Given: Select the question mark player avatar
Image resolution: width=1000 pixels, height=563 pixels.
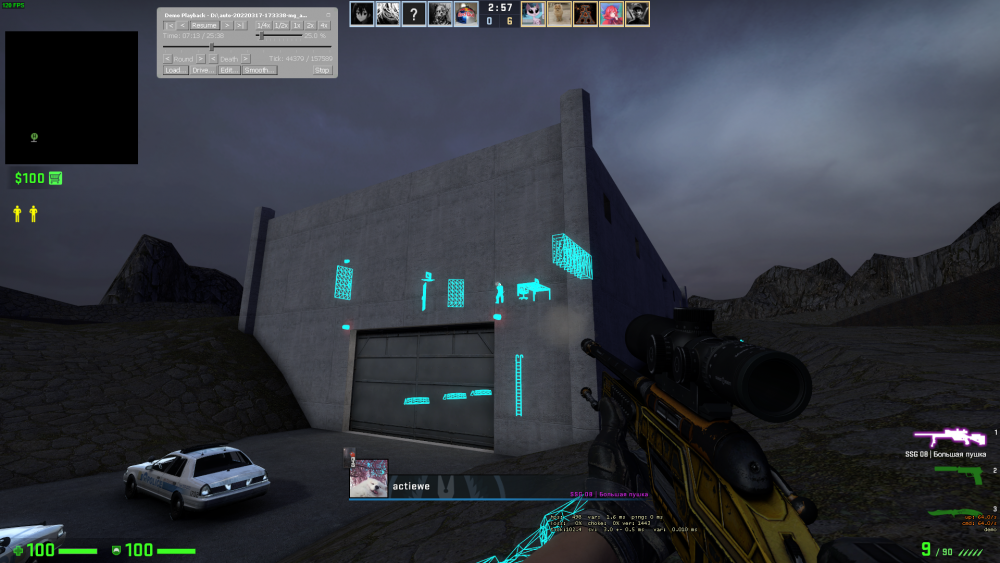Looking at the screenshot, I should tap(414, 14).
